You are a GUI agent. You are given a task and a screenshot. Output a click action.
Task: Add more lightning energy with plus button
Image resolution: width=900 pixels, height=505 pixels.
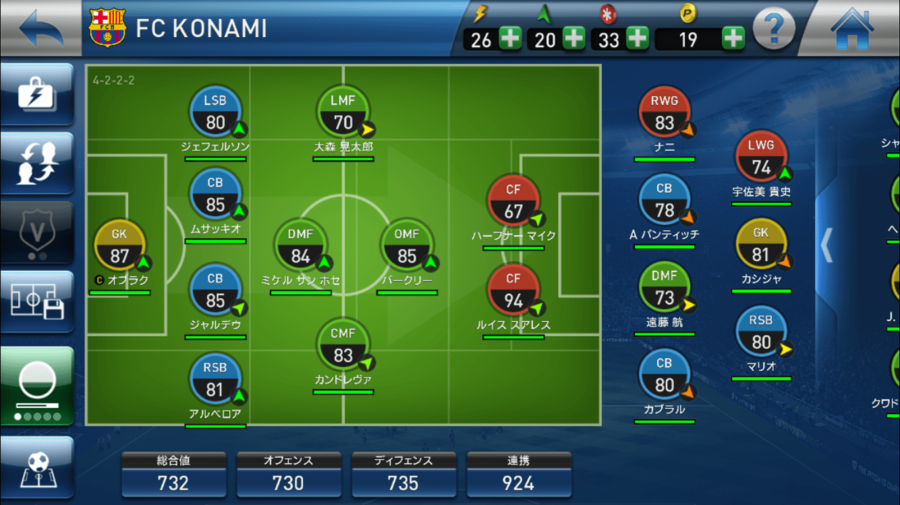click(510, 39)
